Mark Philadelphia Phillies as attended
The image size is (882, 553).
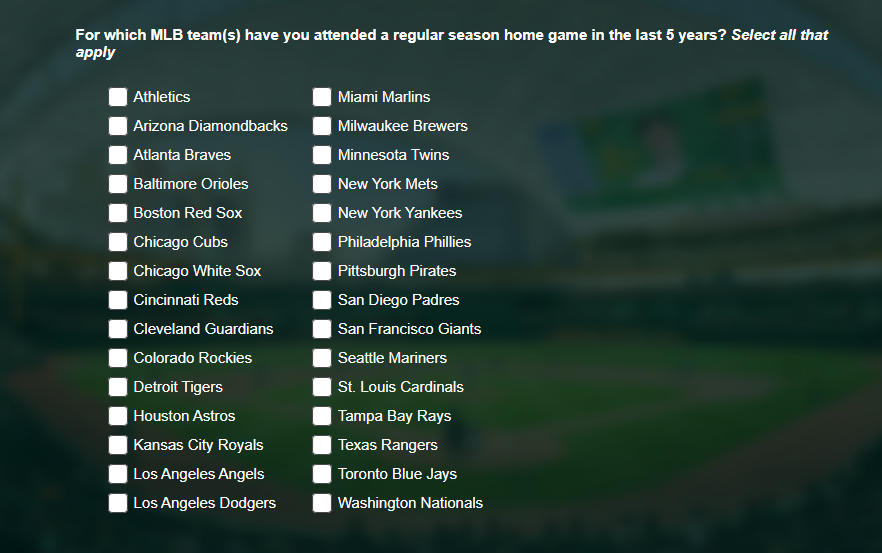pos(322,242)
